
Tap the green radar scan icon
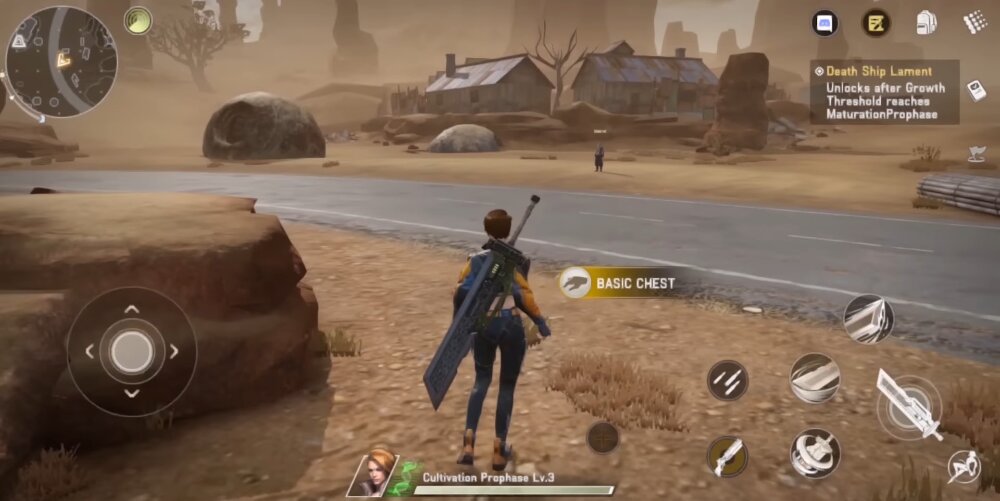(x=138, y=20)
